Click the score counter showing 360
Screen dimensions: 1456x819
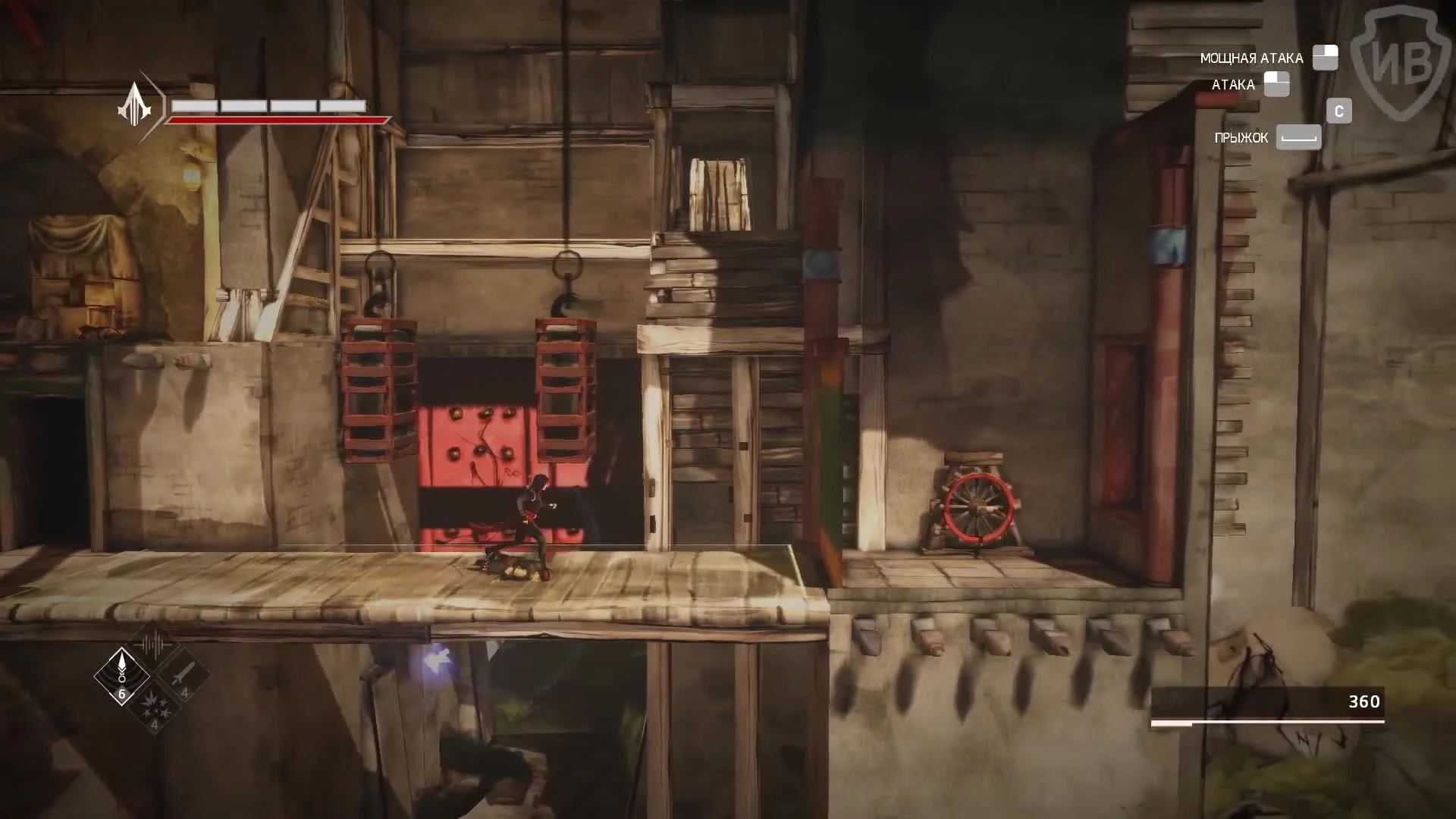coord(1365,702)
